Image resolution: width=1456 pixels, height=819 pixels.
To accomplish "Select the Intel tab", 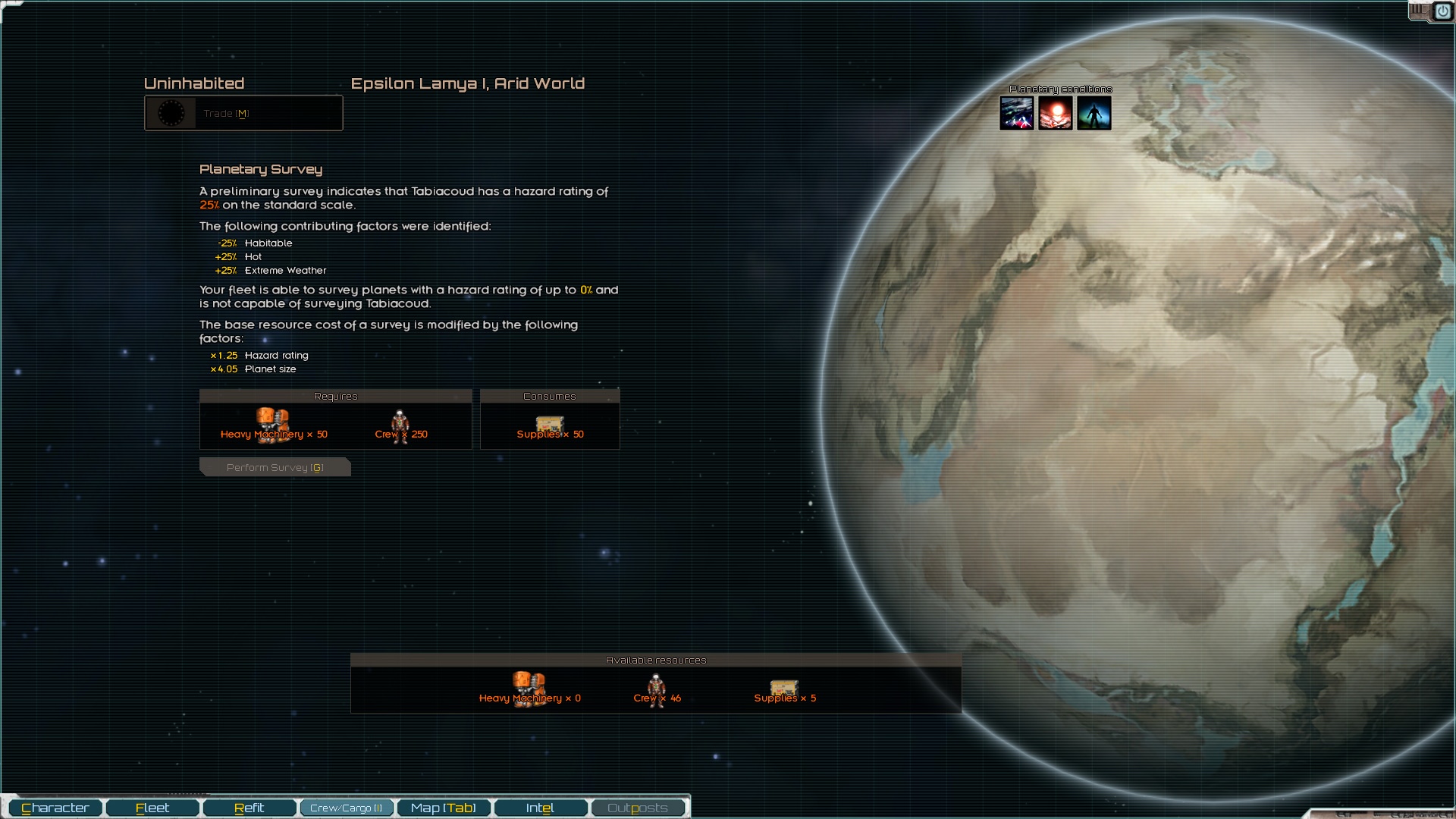I will tap(541, 808).
